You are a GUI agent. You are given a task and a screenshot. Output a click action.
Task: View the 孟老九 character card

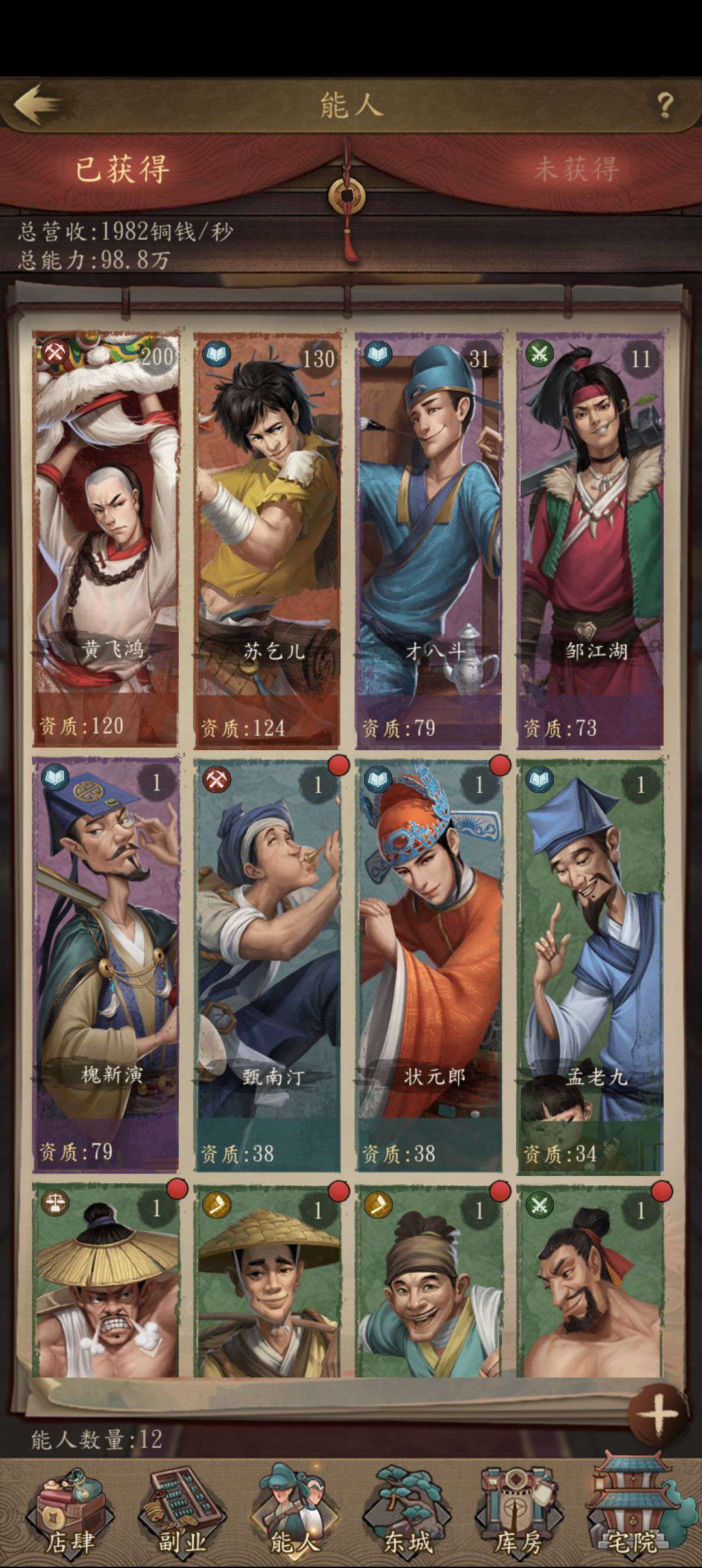click(x=590, y=965)
